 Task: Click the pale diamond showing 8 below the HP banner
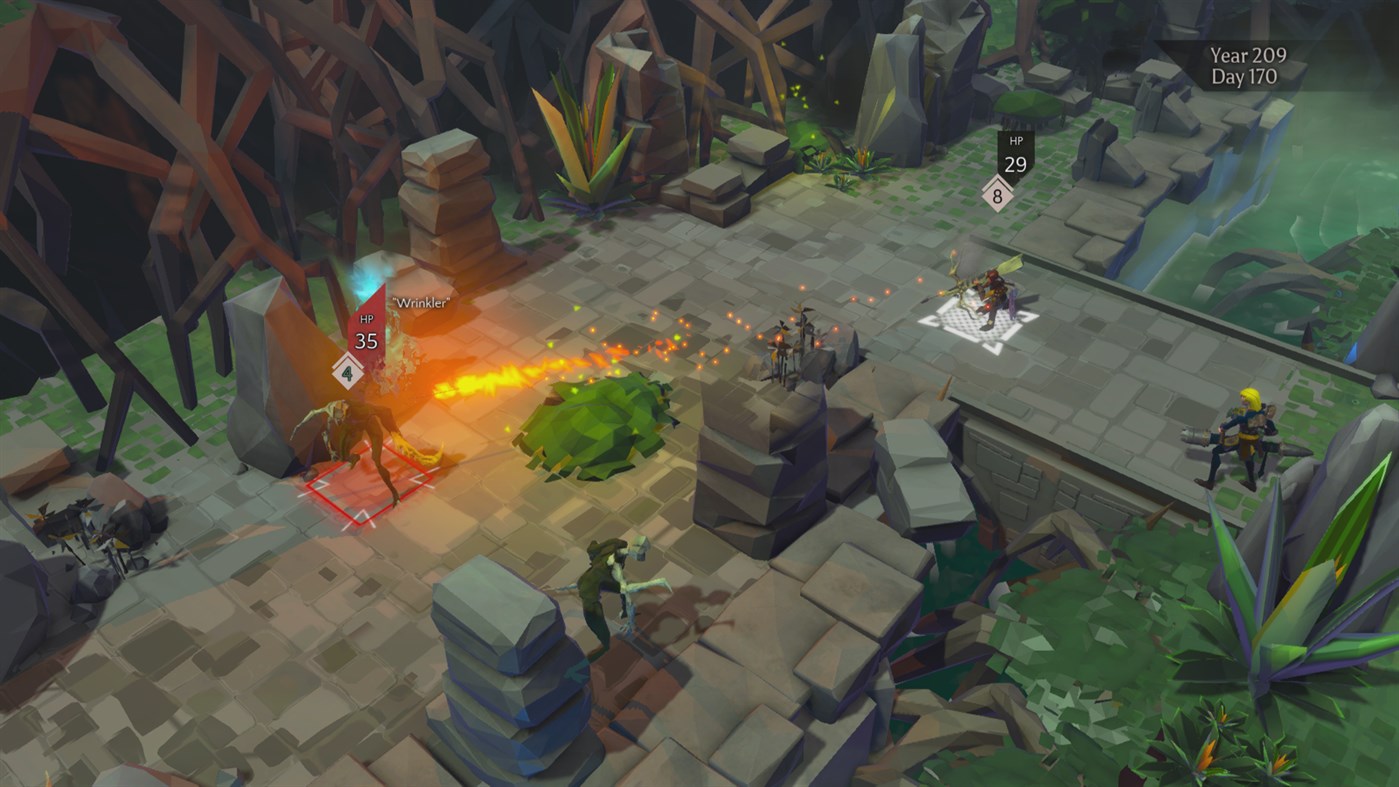[996, 197]
